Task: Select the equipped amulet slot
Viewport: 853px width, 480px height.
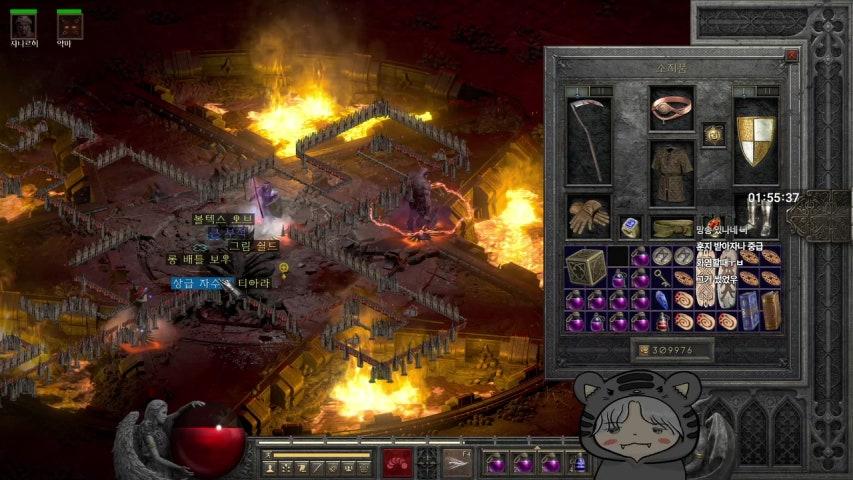Action: coord(713,134)
